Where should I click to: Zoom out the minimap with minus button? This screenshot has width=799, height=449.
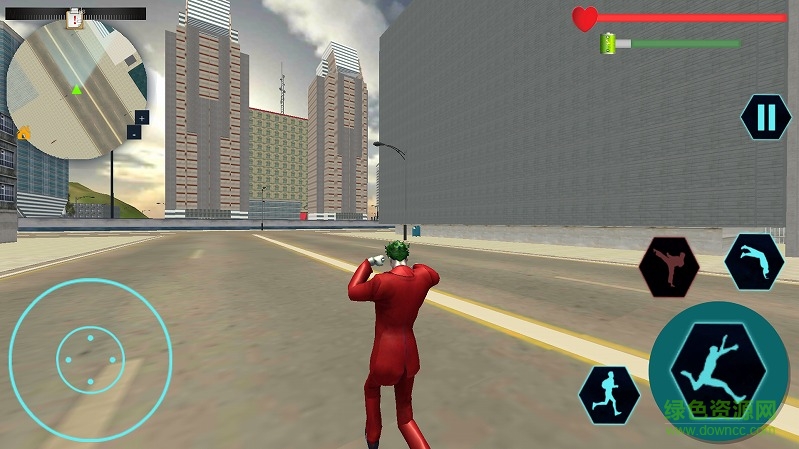[134, 132]
